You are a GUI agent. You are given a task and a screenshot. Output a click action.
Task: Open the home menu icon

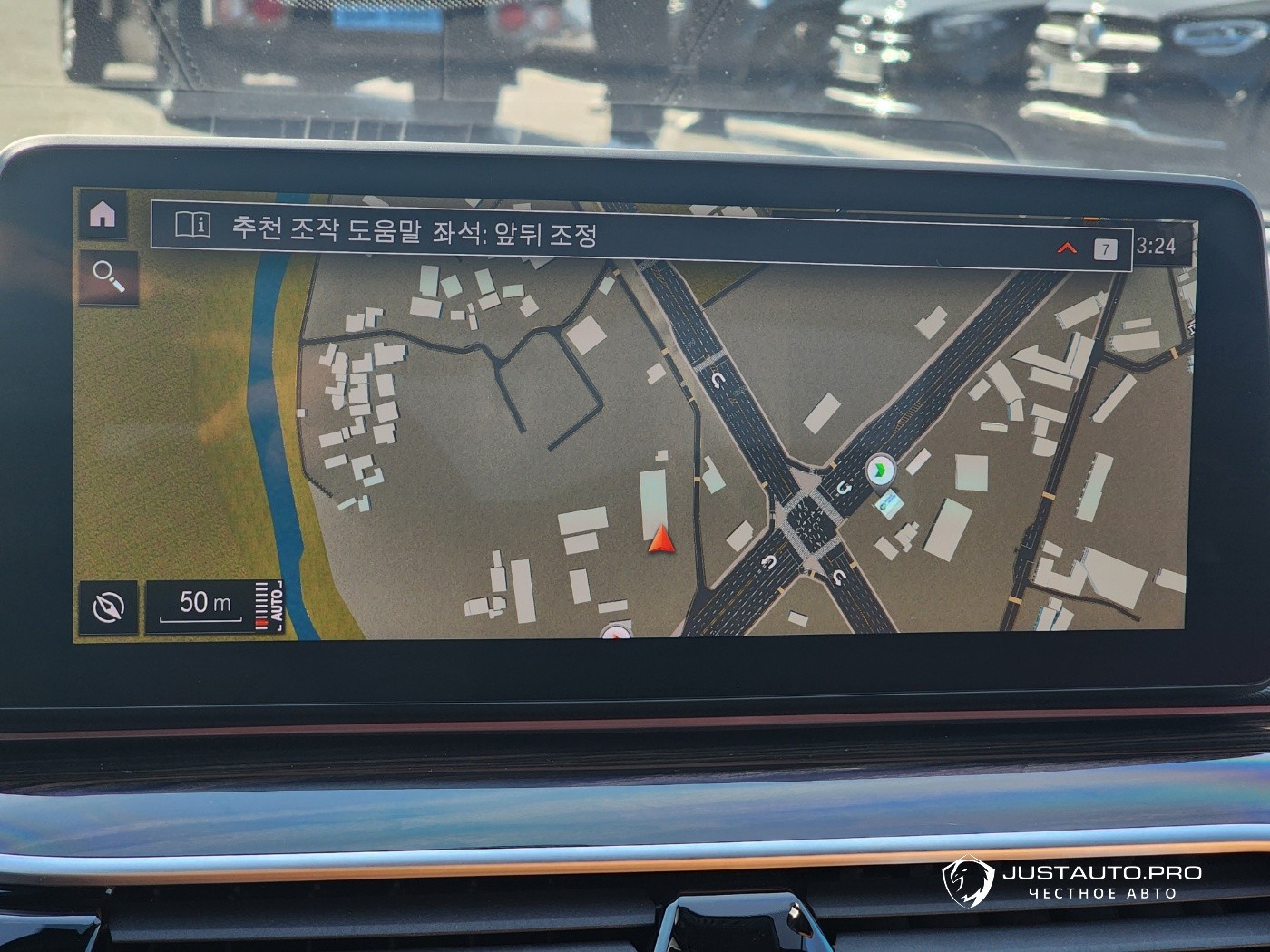[103, 215]
